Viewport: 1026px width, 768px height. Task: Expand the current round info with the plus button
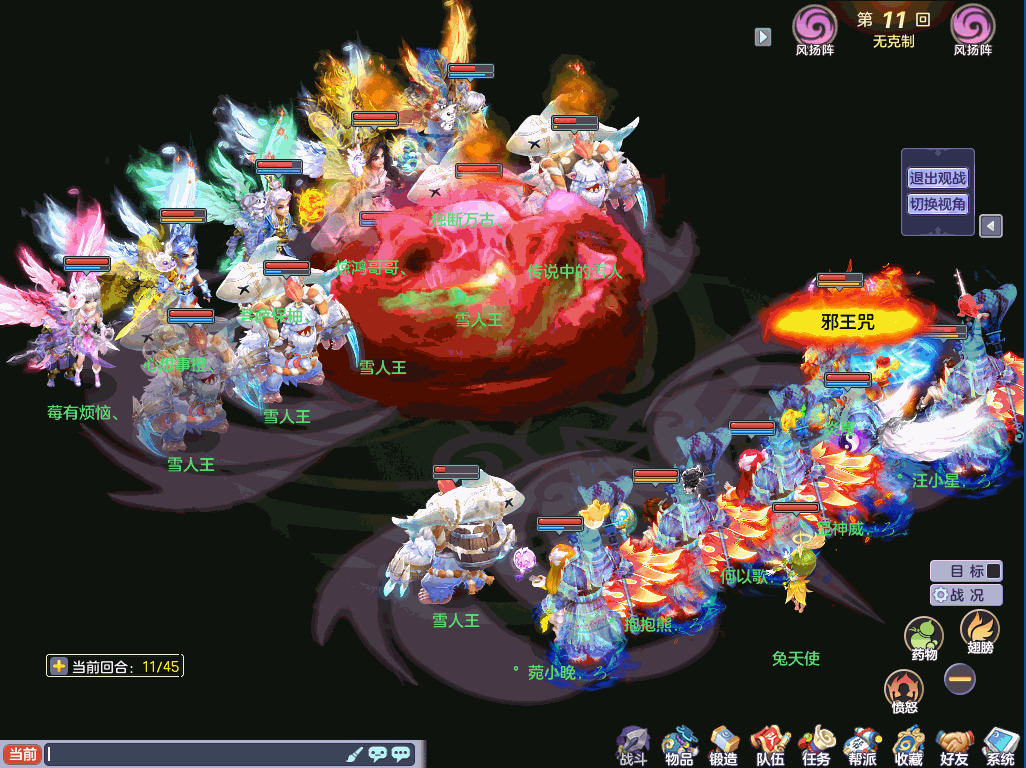click(59, 666)
